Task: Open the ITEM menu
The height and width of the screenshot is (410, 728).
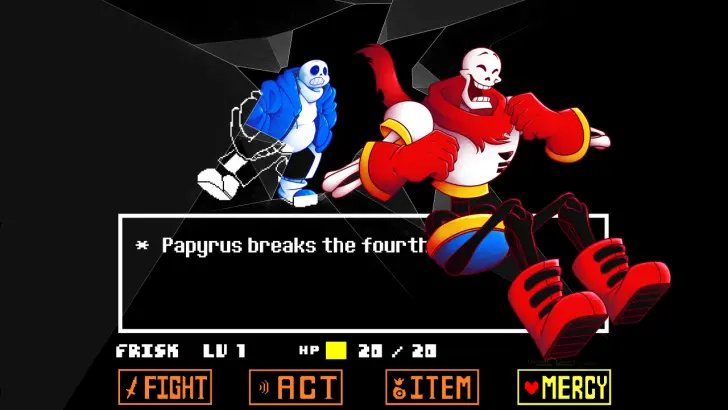Action: coord(431,387)
